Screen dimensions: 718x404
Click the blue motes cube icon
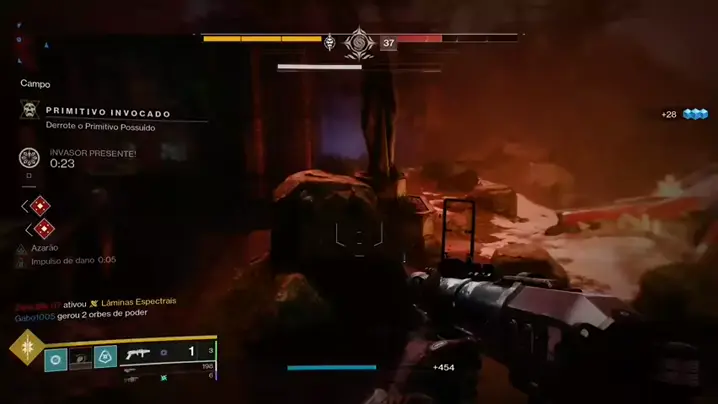(695, 114)
